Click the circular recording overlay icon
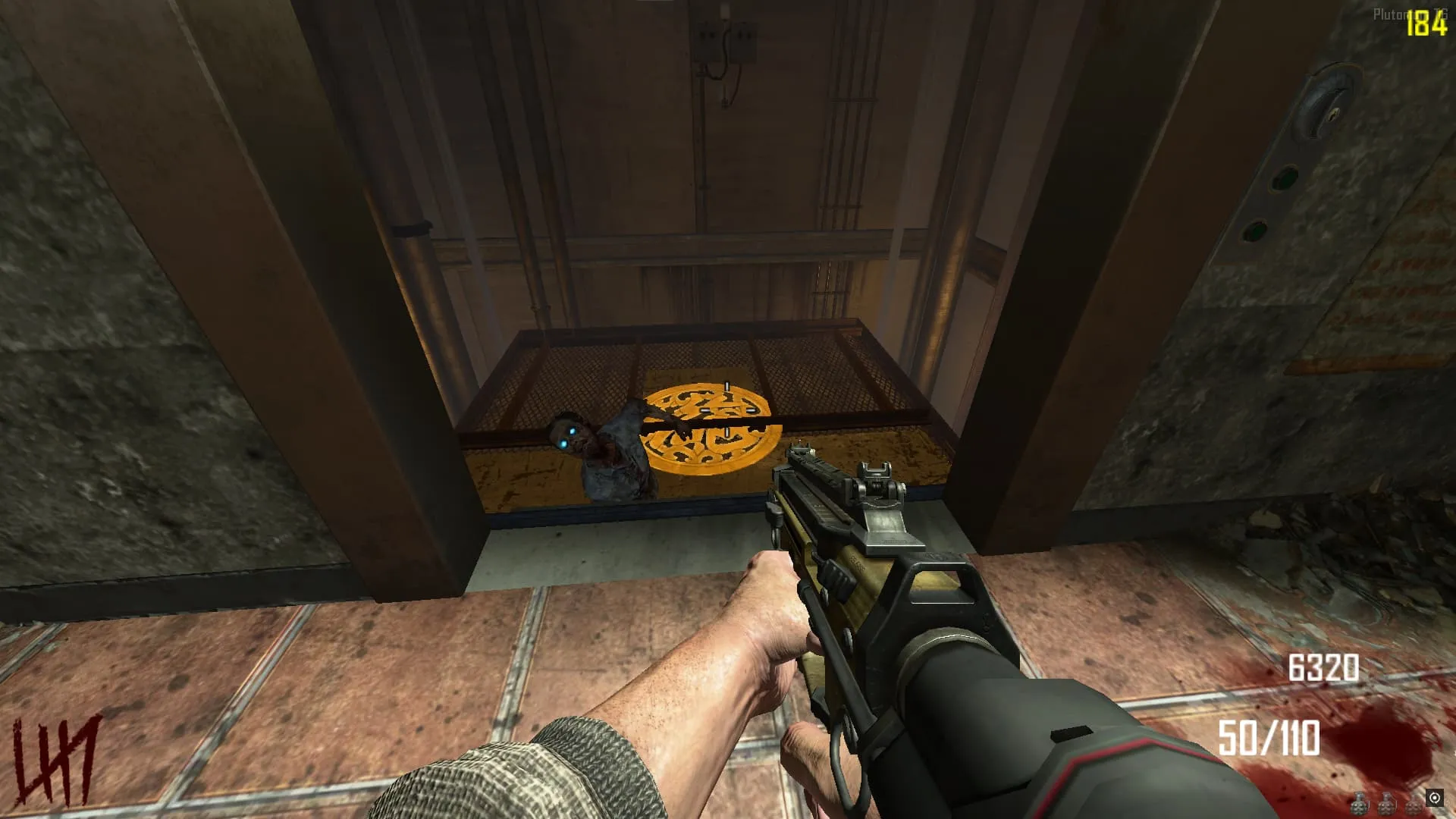The image size is (1456, 819). click(1434, 798)
